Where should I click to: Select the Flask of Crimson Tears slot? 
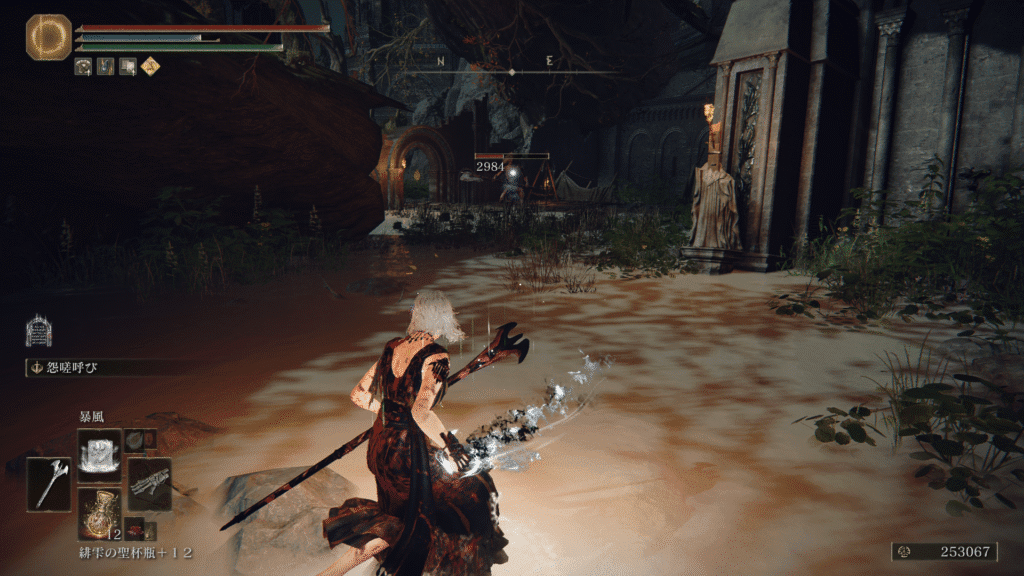[x=99, y=512]
